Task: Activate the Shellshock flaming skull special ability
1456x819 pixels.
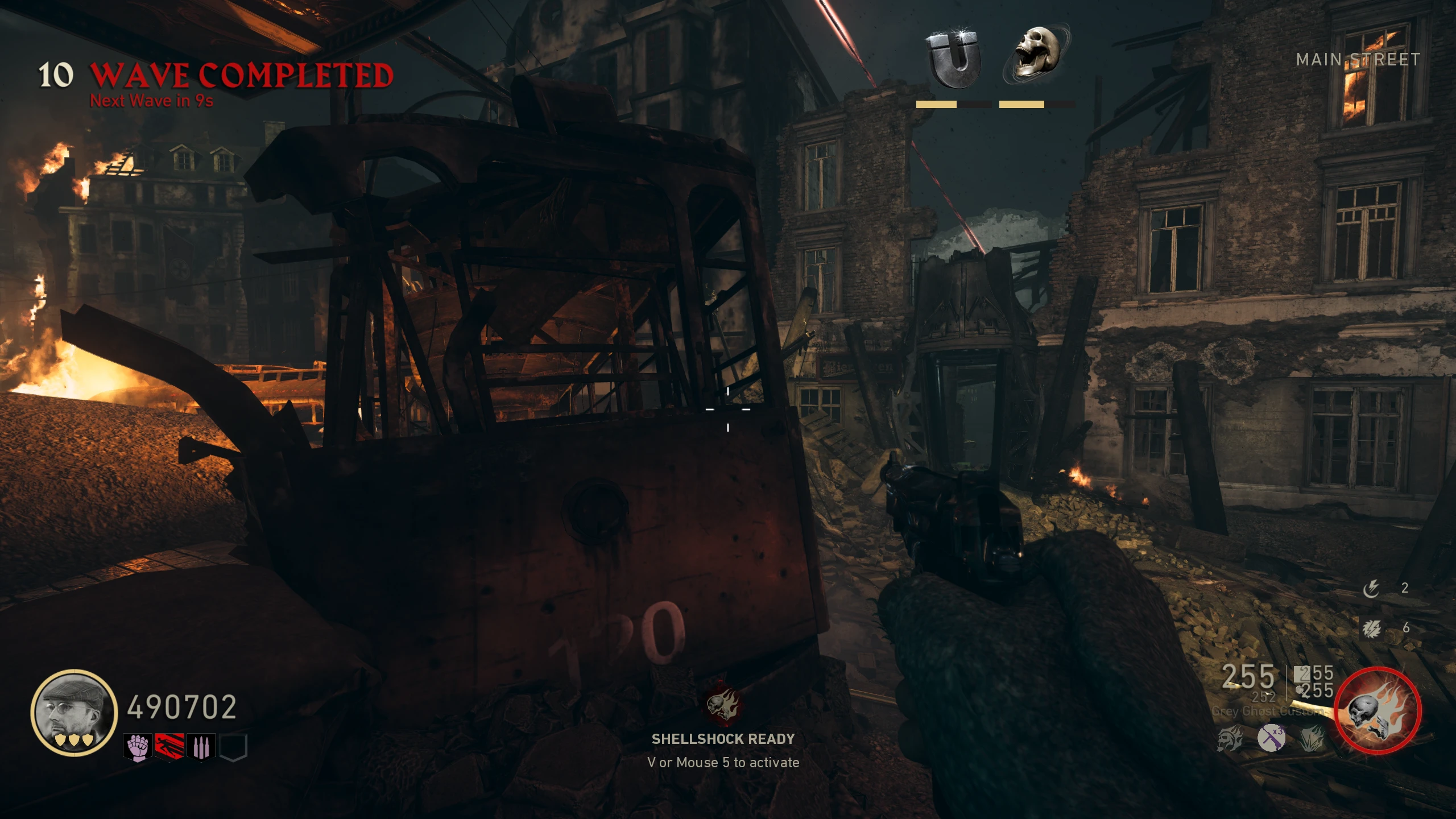Action: pyautogui.click(x=1378, y=711)
